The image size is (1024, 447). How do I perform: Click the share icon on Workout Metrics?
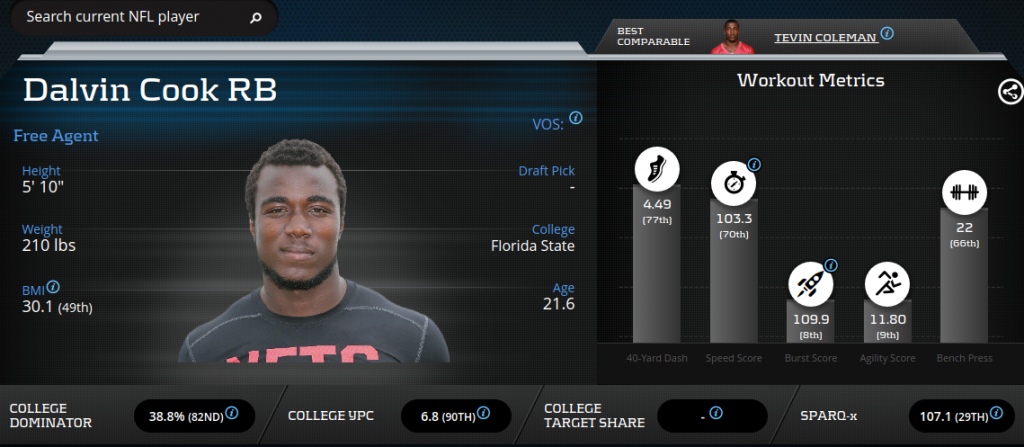1009,92
